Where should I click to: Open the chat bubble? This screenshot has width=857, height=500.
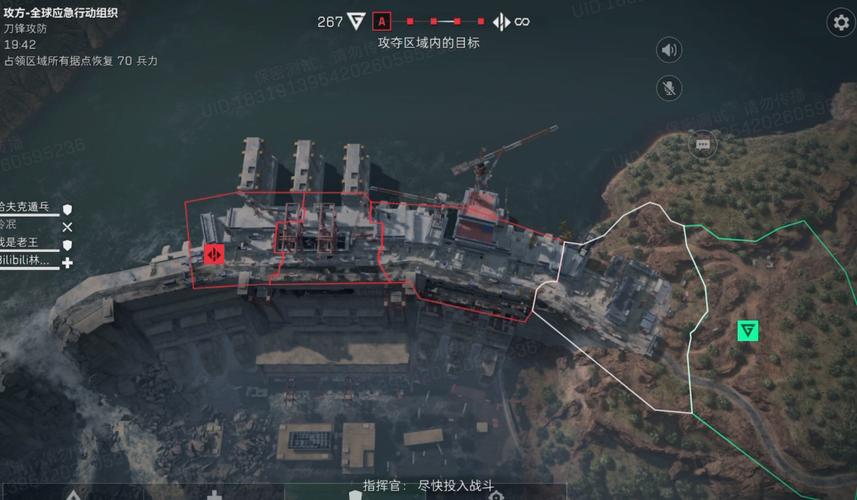pyautogui.click(x=702, y=143)
